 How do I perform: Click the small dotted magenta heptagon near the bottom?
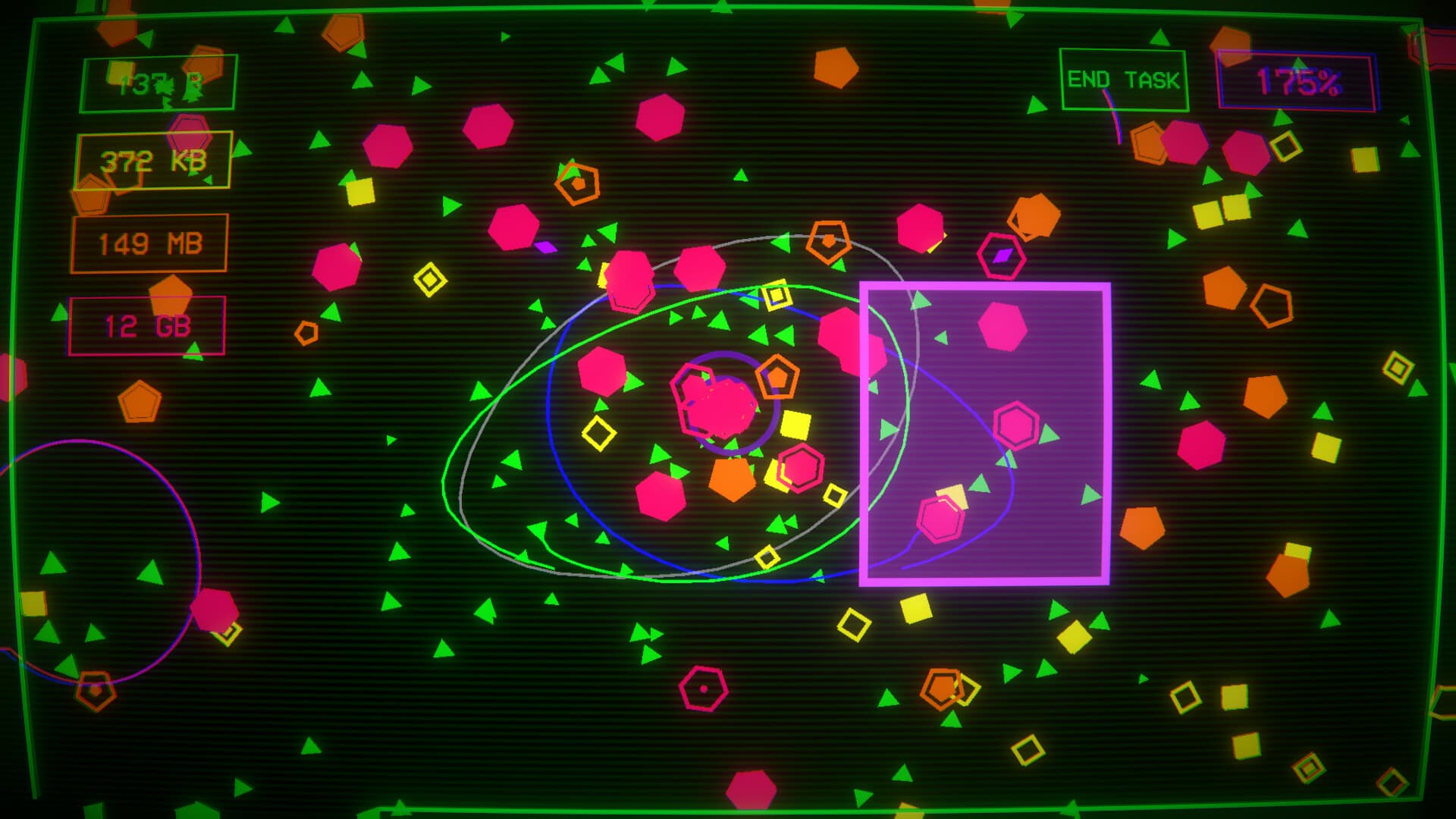(701, 689)
